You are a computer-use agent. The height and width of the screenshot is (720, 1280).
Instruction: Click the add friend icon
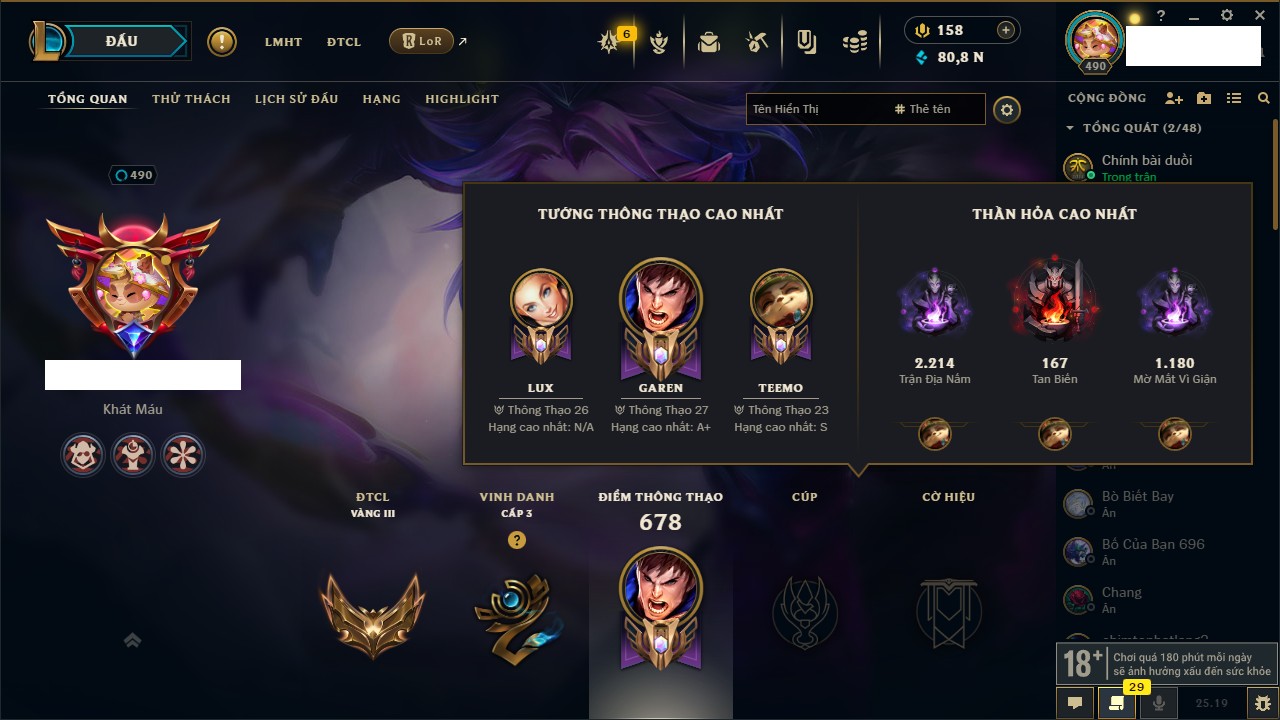pyautogui.click(x=1174, y=98)
